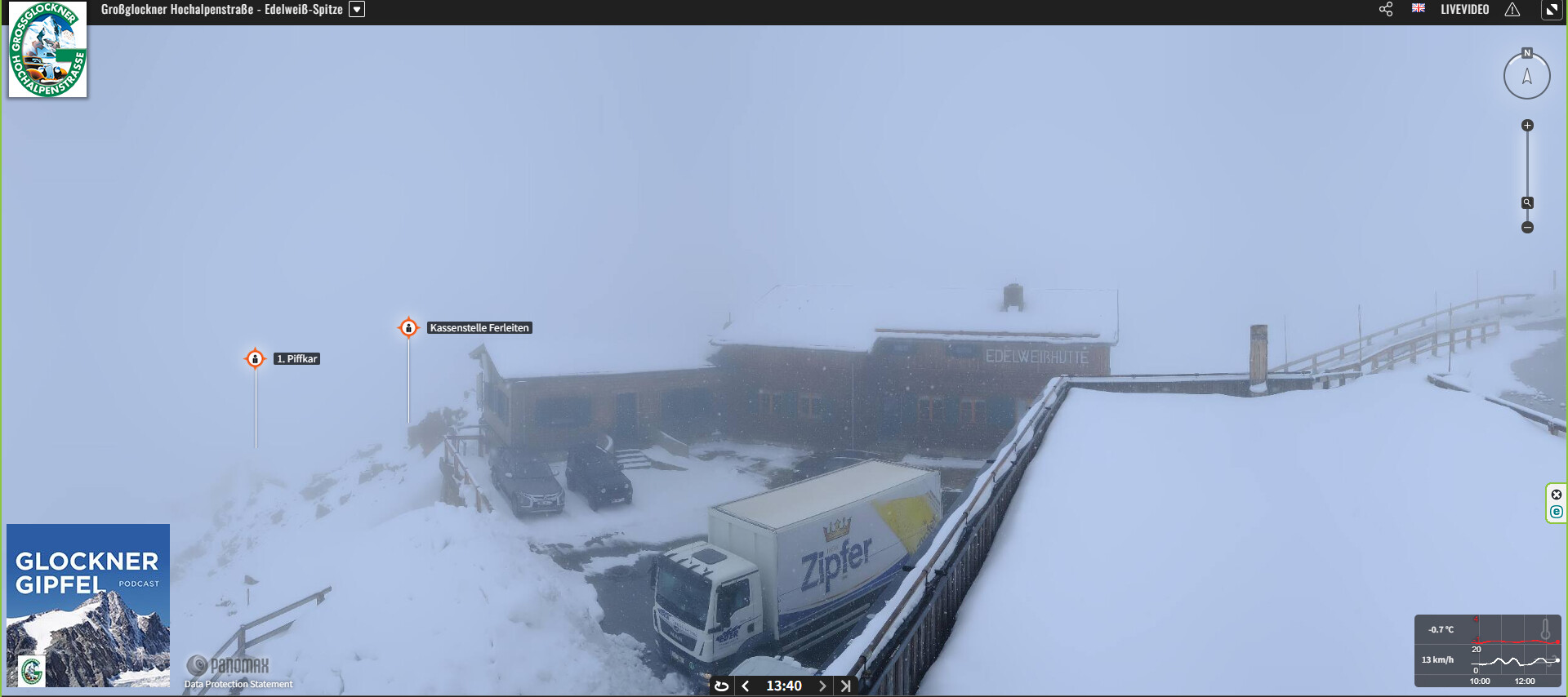Go to the previous image time
1568x697 pixels.
click(x=746, y=686)
